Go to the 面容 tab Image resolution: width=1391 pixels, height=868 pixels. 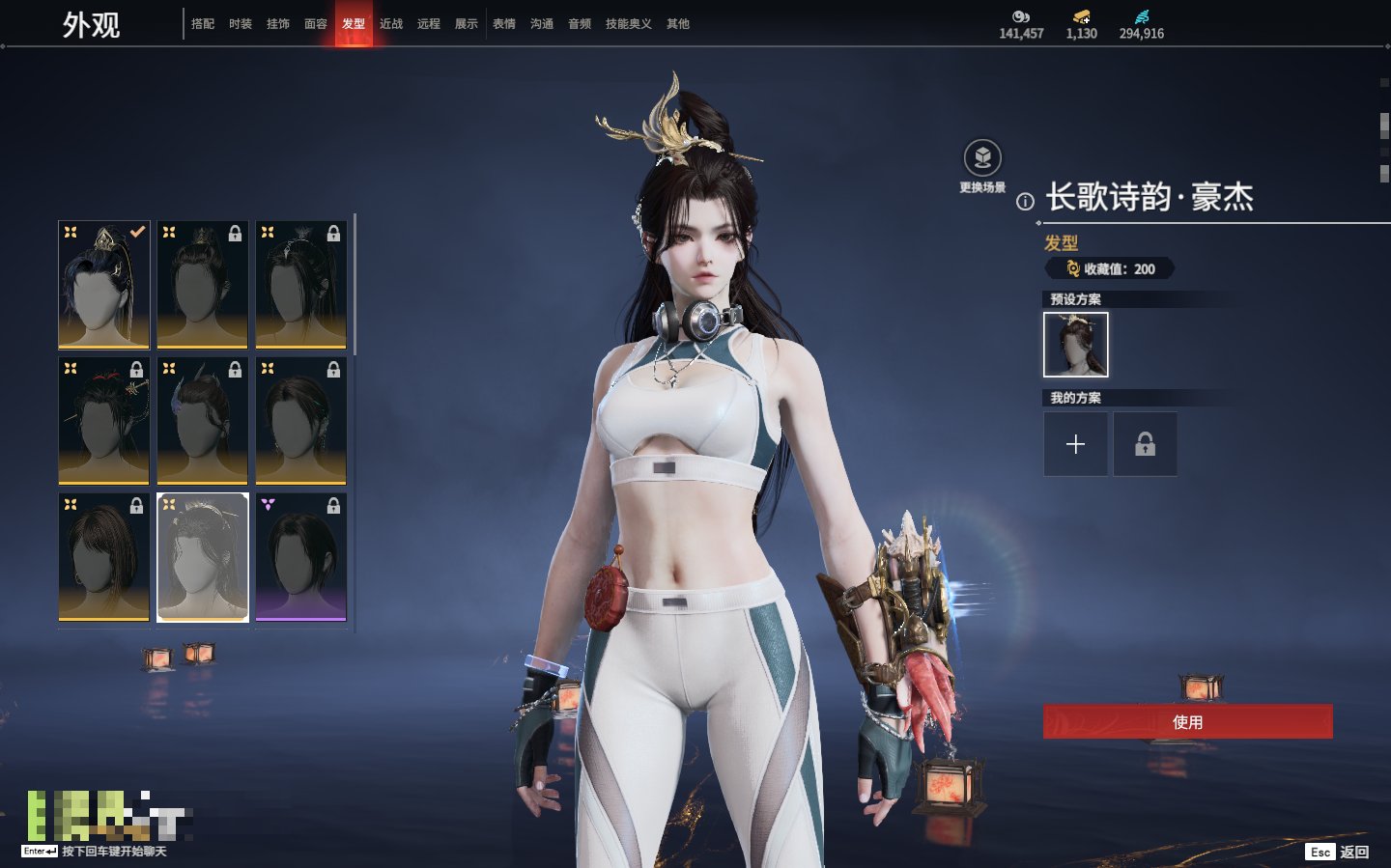(316, 24)
